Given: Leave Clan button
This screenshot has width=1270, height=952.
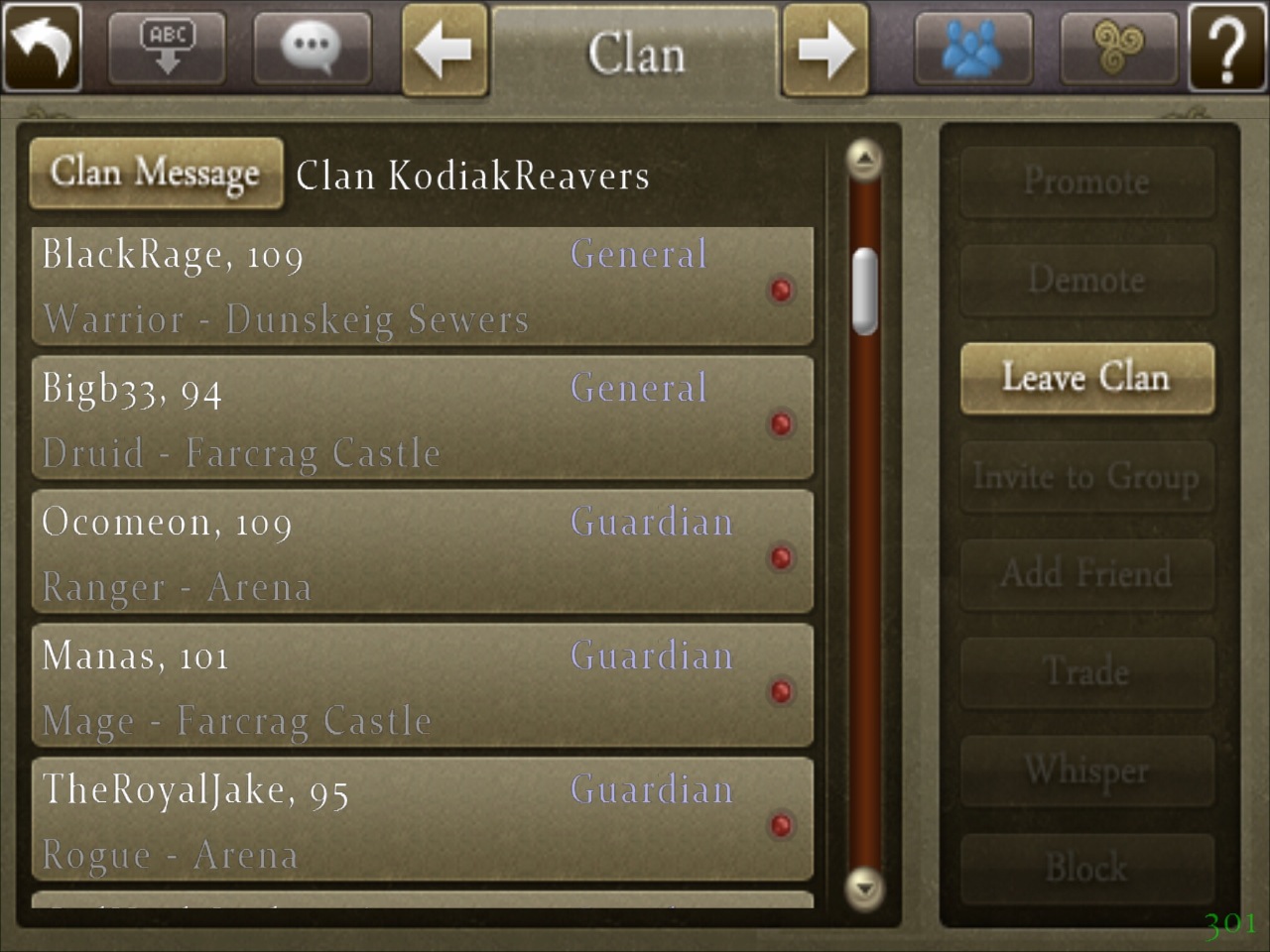Looking at the screenshot, I should click(1086, 378).
